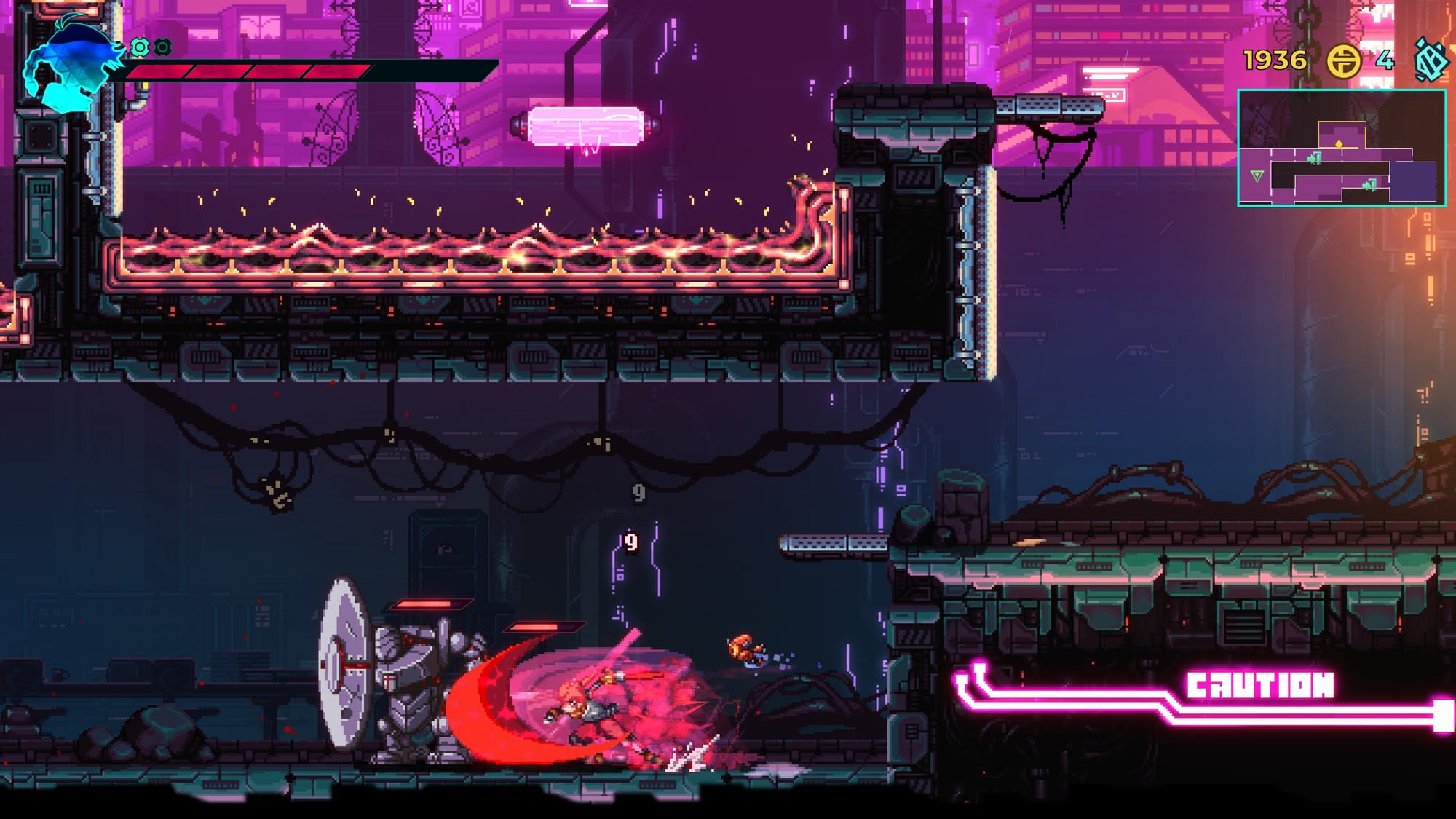Click the gold coin currency icon
The width and height of the screenshot is (1456, 819).
click(x=1343, y=60)
